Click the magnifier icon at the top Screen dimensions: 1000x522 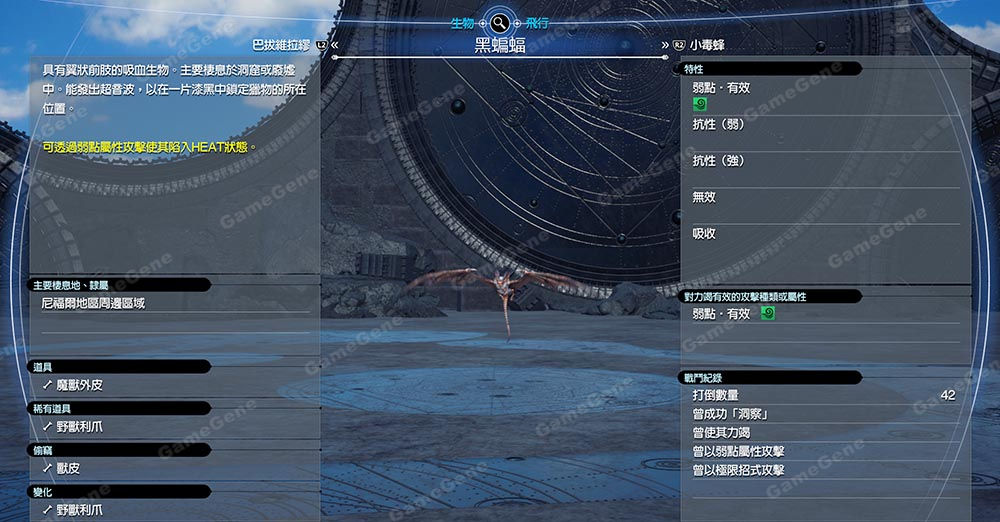[x=500, y=21]
